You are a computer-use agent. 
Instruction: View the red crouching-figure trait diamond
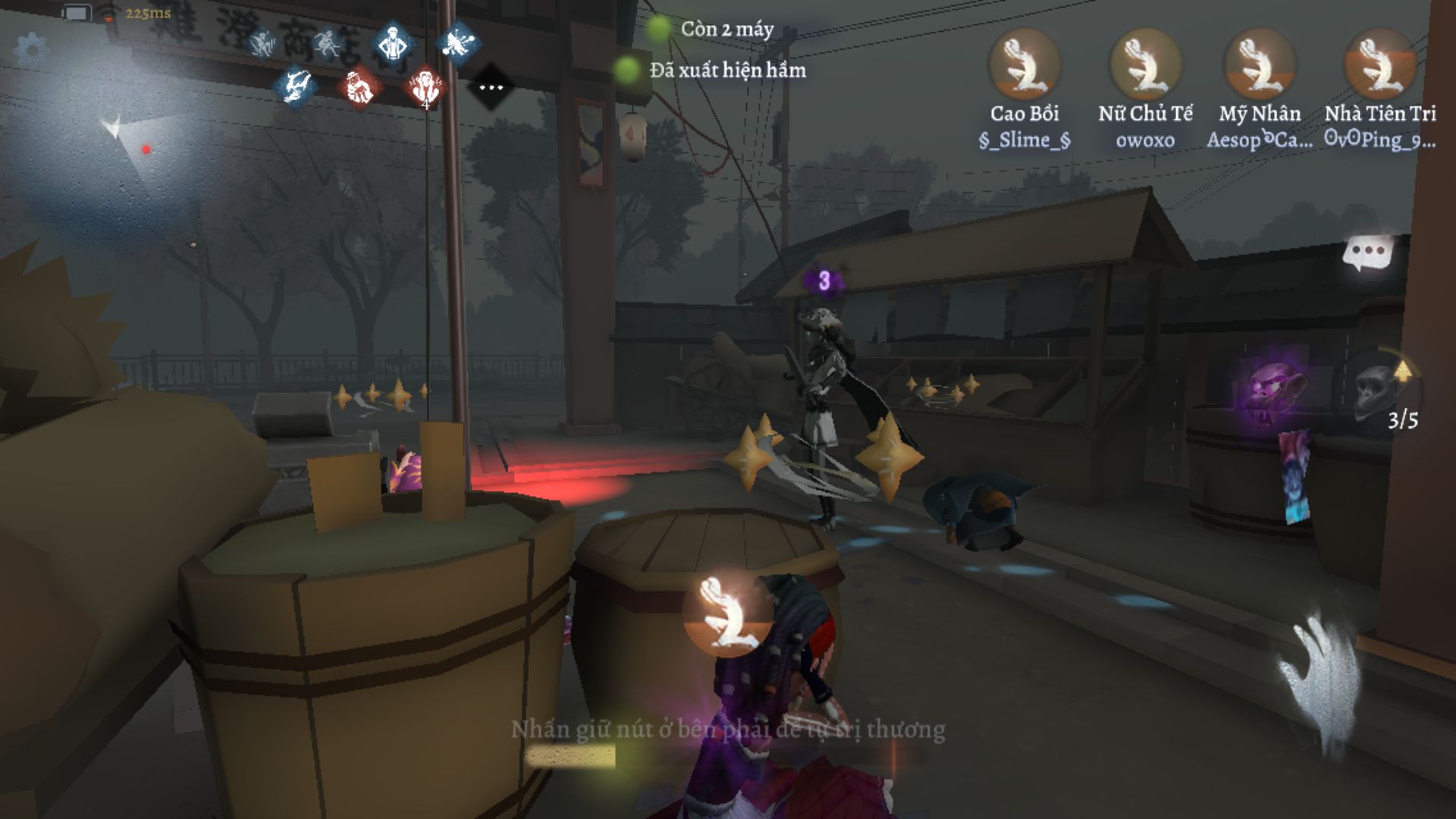coord(361,87)
